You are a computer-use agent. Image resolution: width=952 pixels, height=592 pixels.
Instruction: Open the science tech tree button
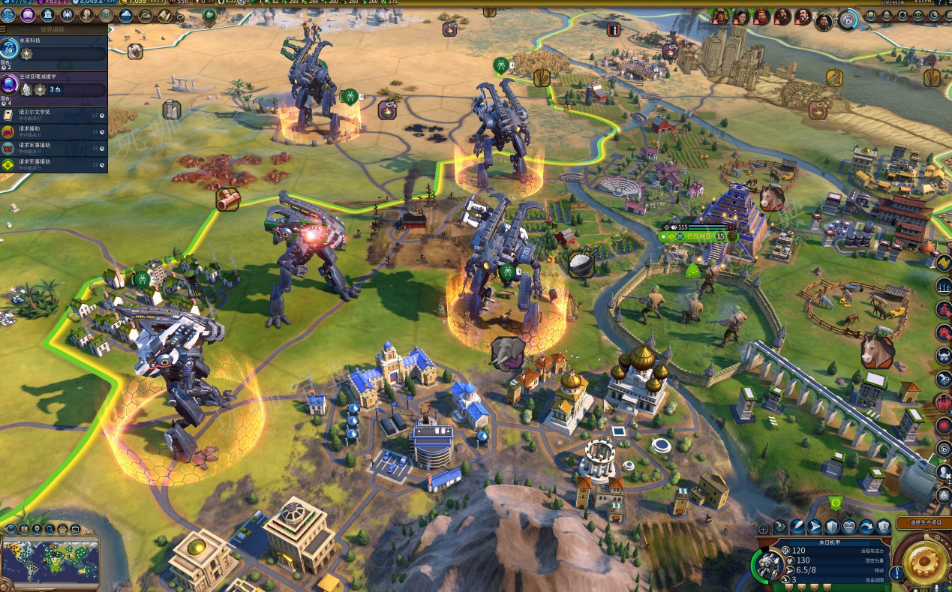(x=10, y=16)
